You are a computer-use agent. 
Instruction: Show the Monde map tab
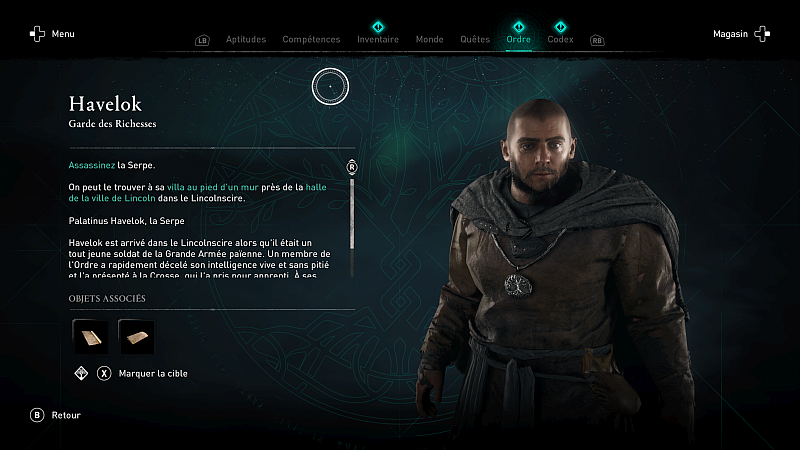coord(429,40)
